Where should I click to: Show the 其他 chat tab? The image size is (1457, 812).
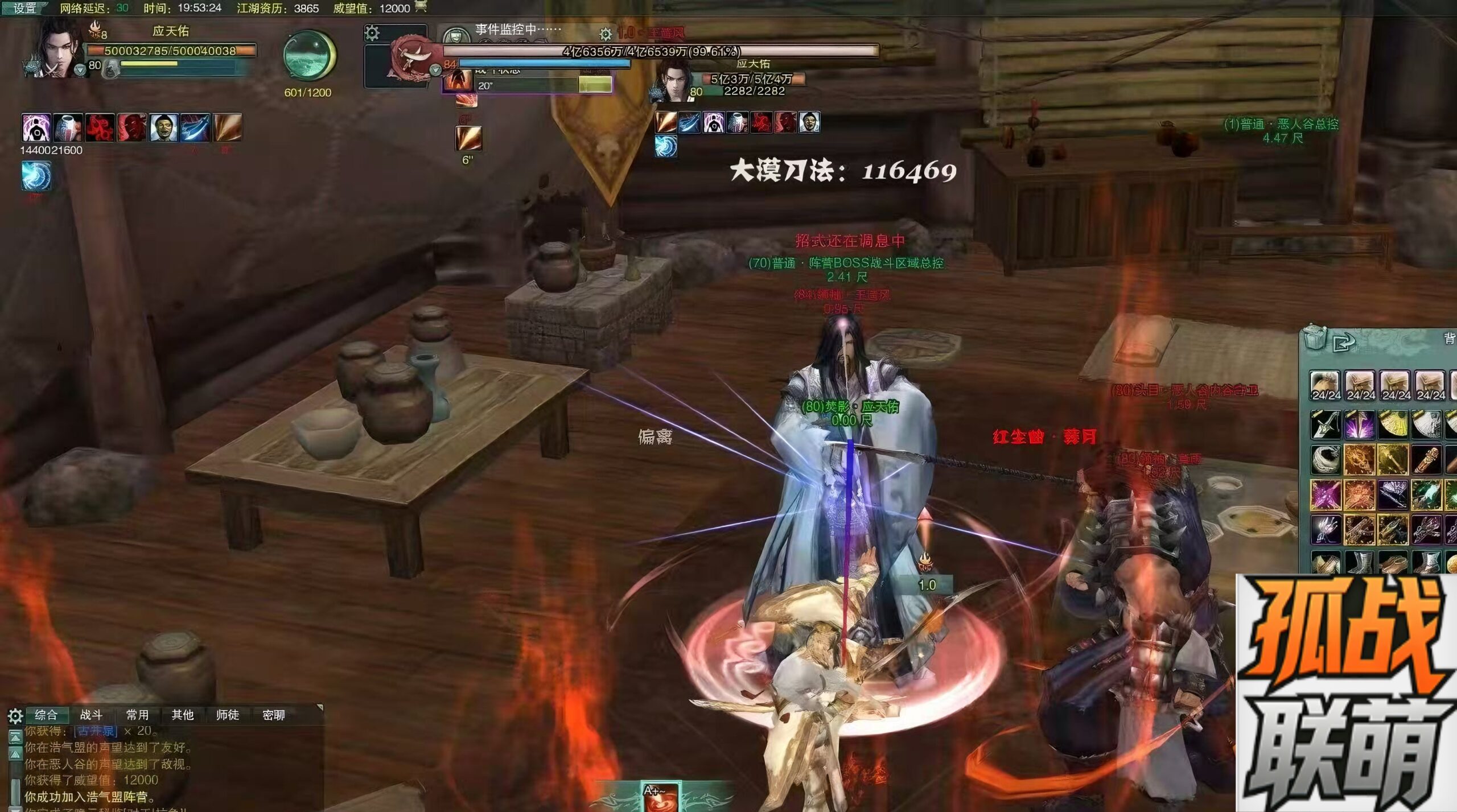tap(183, 715)
